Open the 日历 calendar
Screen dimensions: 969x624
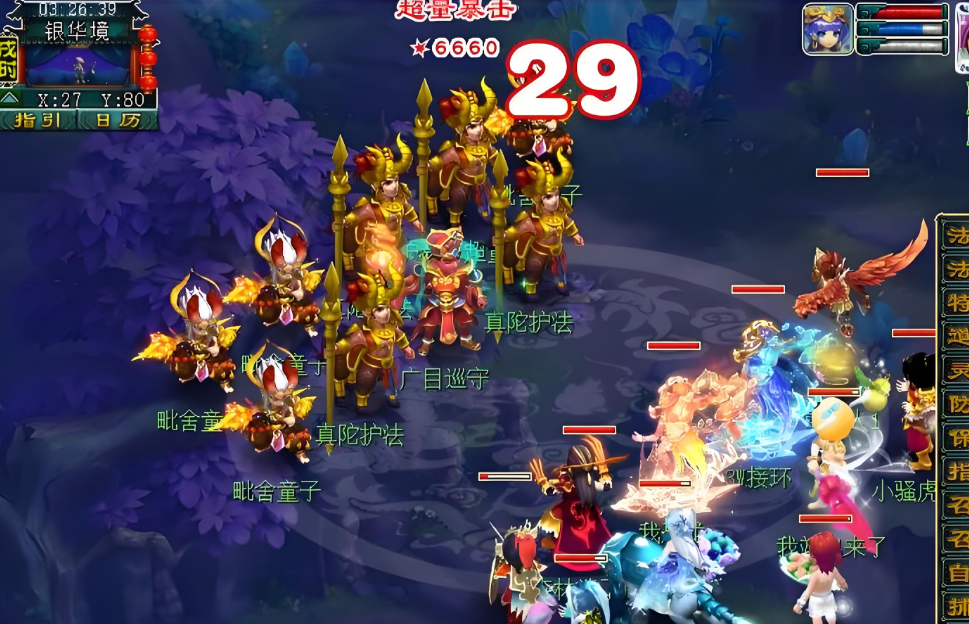coord(118,120)
